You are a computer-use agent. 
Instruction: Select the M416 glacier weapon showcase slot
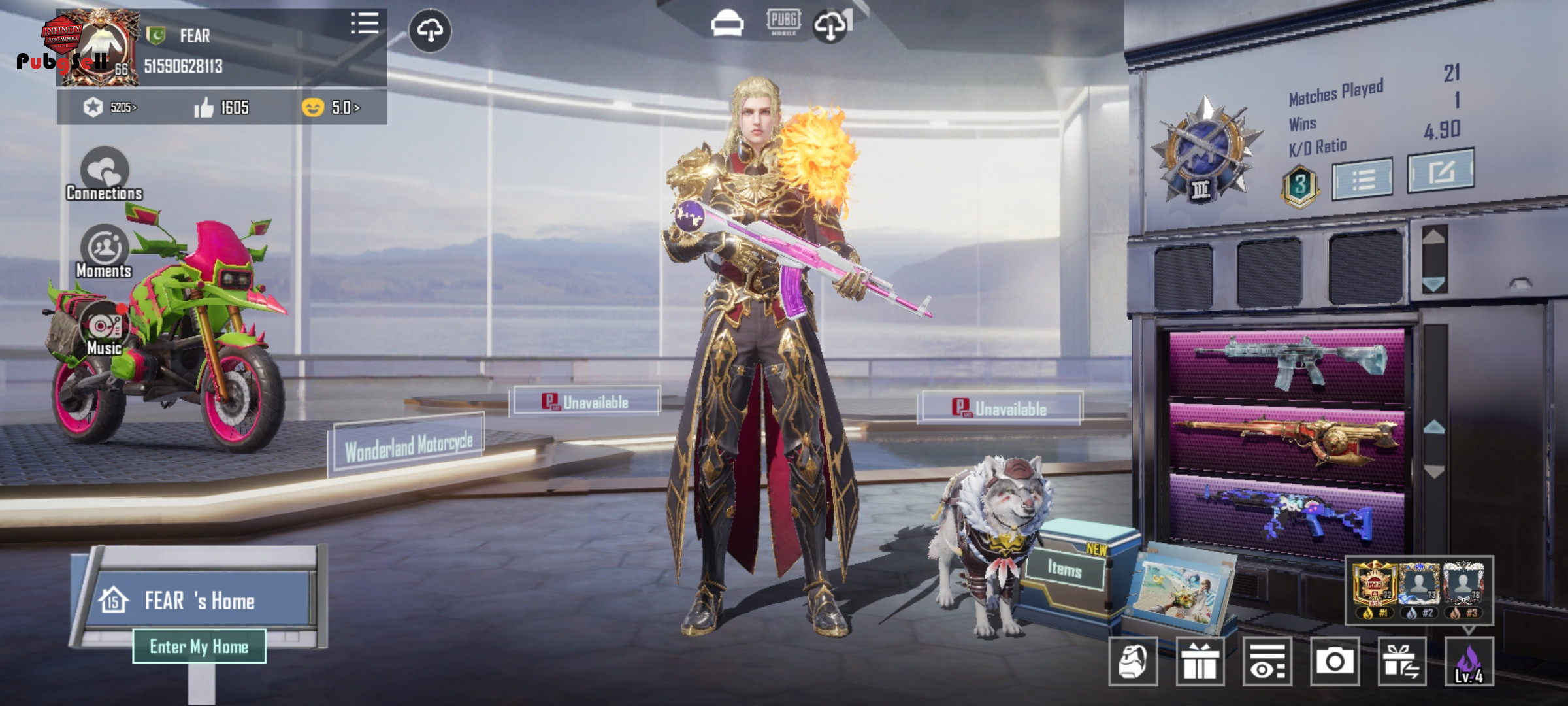1287,364
